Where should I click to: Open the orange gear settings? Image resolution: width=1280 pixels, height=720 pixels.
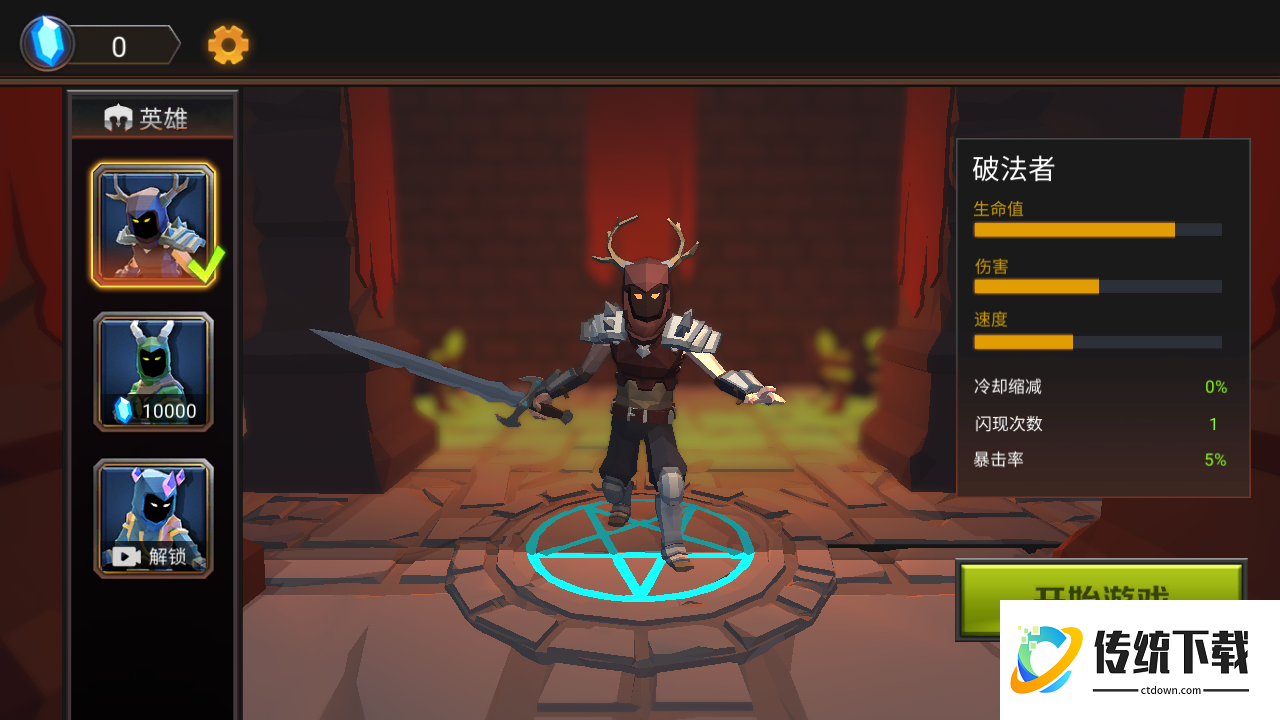(x=228, y=45)
